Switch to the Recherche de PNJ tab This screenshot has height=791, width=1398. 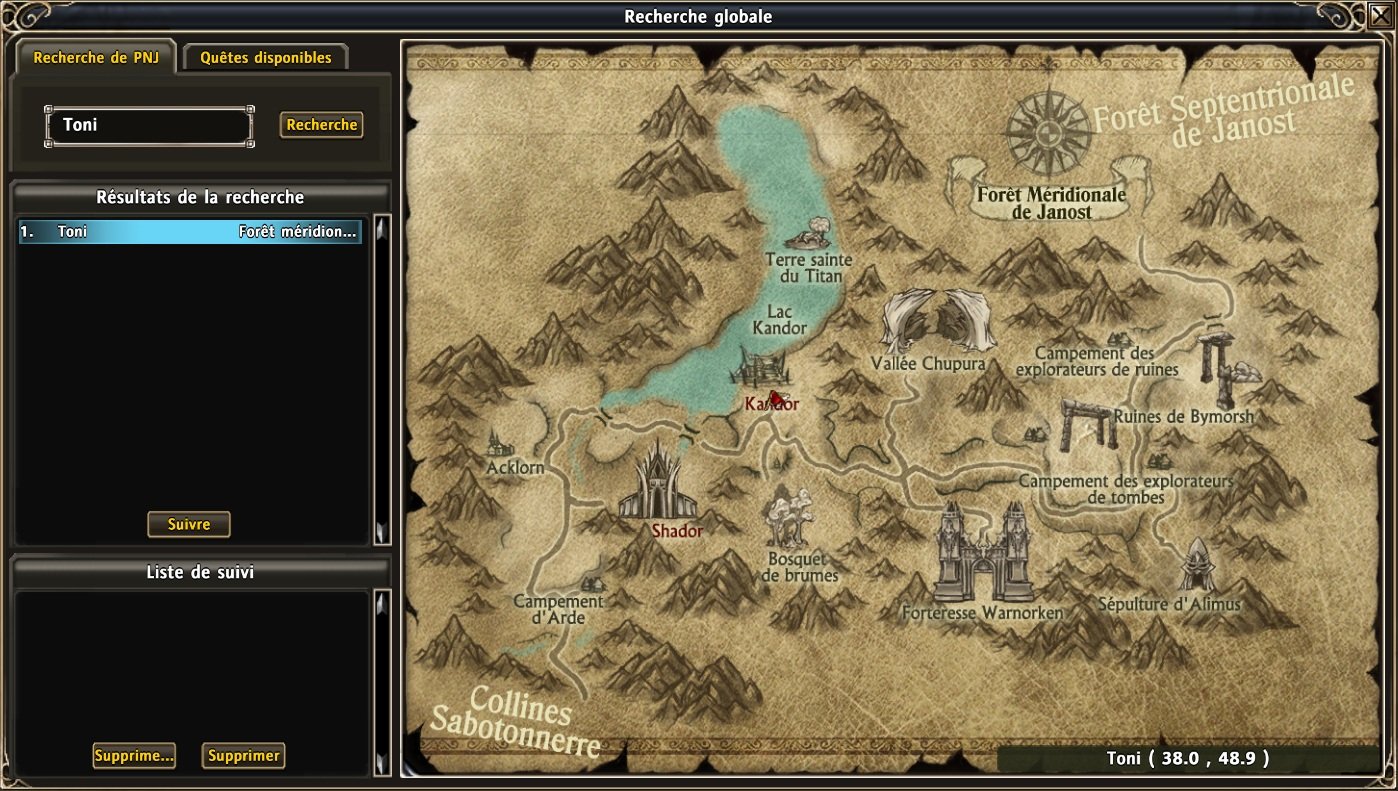point(96,58)
